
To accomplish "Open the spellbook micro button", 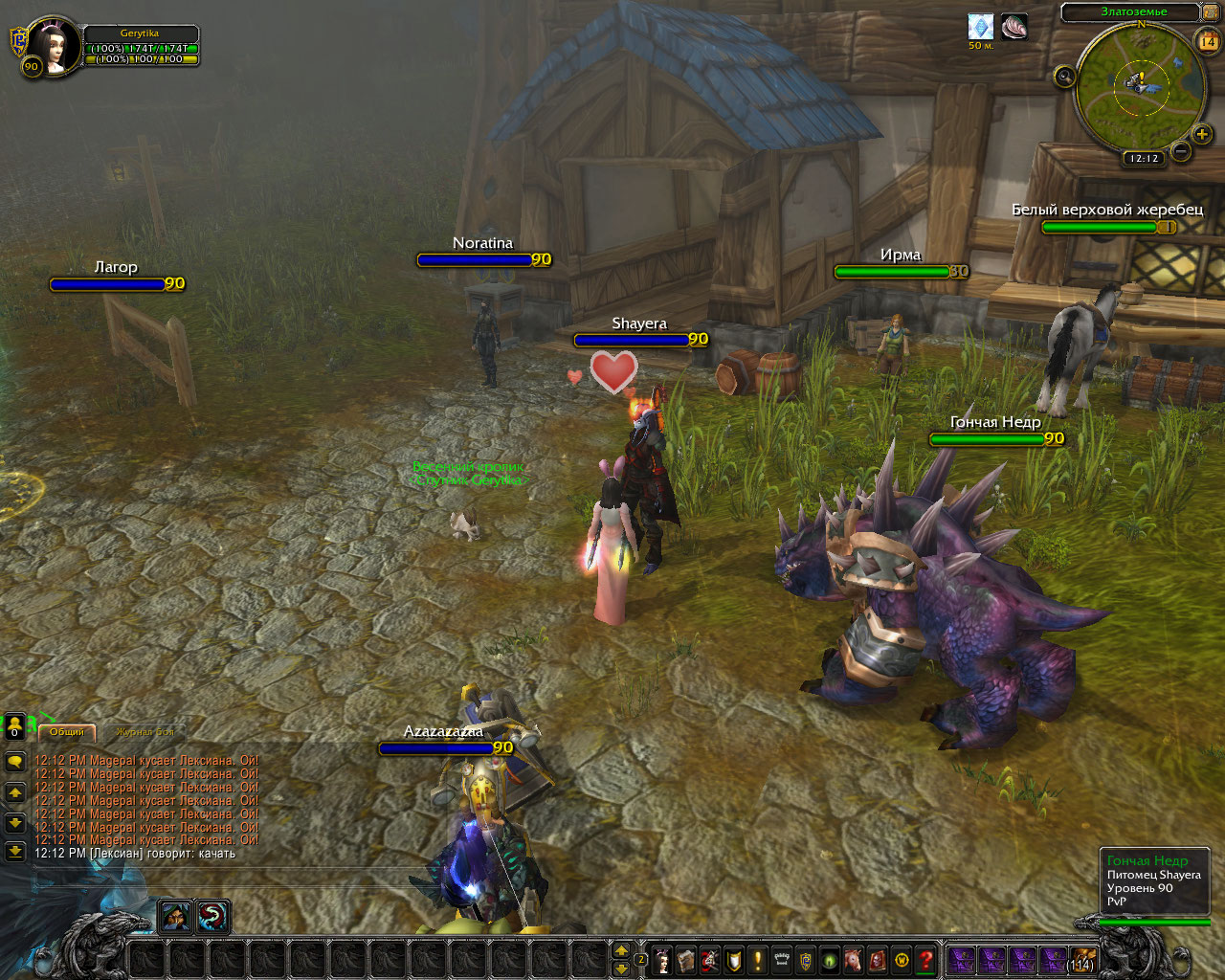I will click(x=686, y=960).
